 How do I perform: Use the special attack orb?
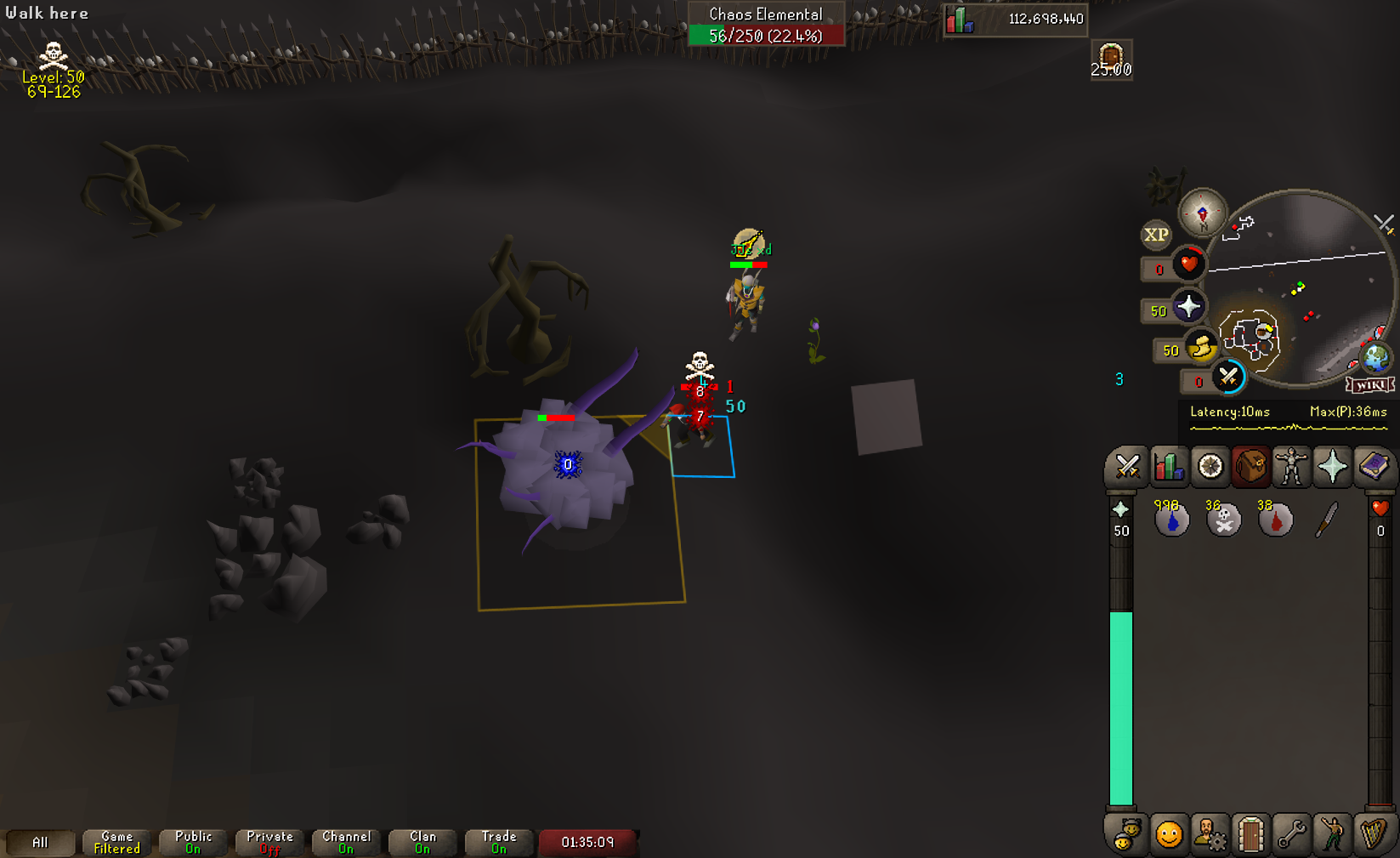pyautogui.click(x=1228, y=377)
